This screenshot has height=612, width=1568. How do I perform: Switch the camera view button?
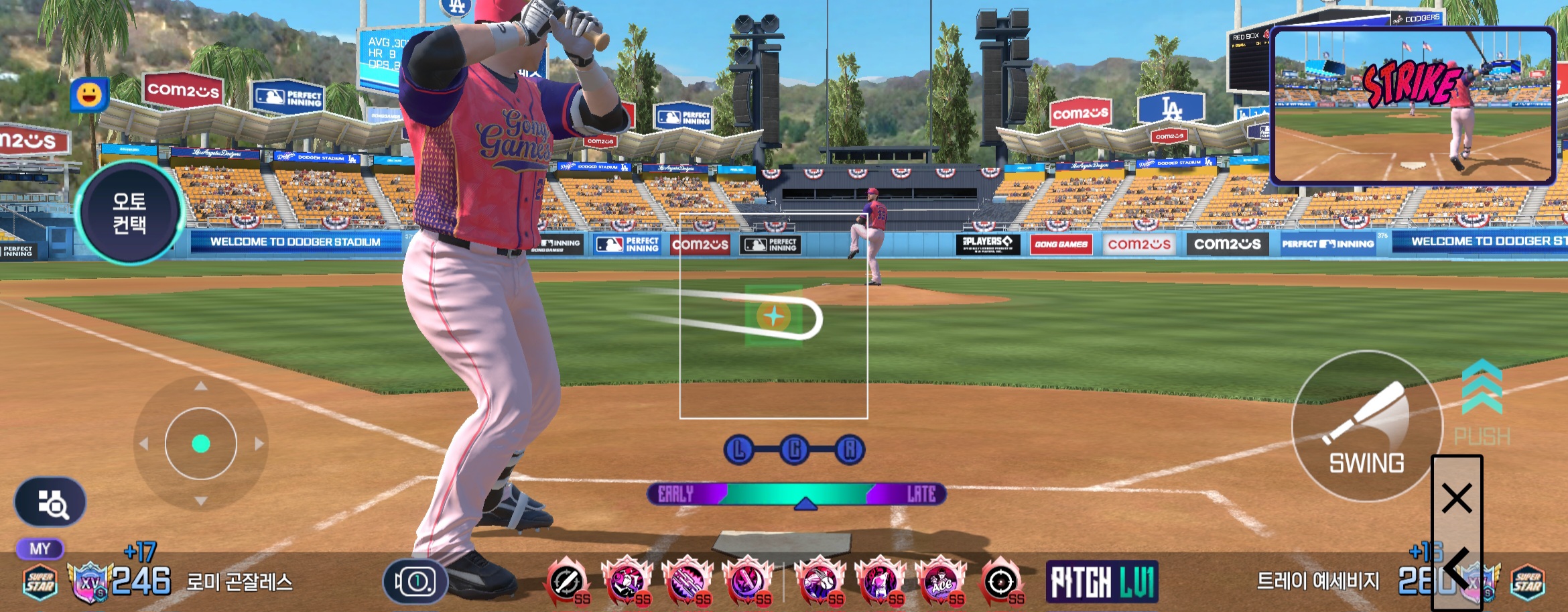(x=415, y=581)
